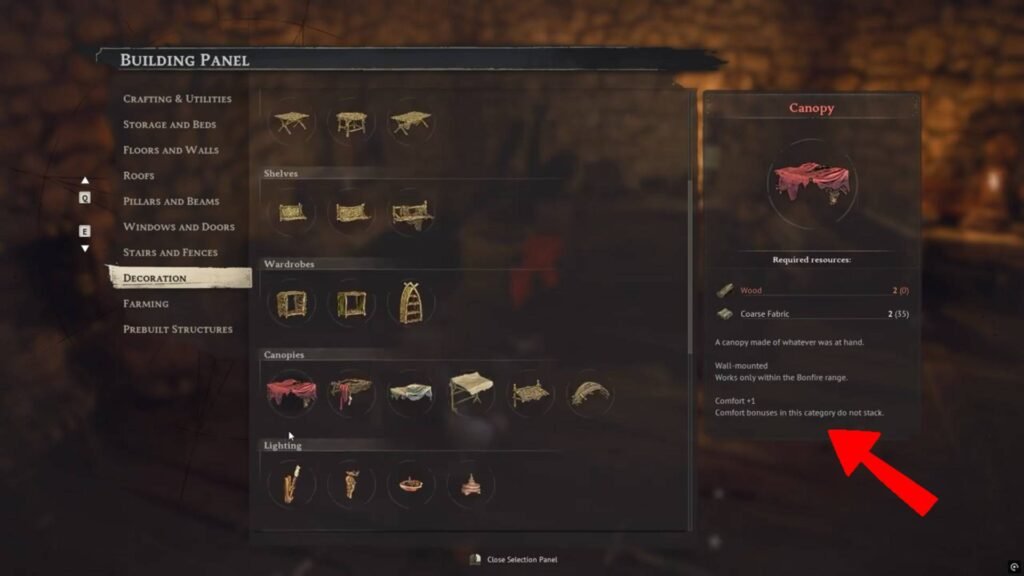Open the Crafting & Utilities category
Screen dimensions: 1024x576
click(177, 99)
